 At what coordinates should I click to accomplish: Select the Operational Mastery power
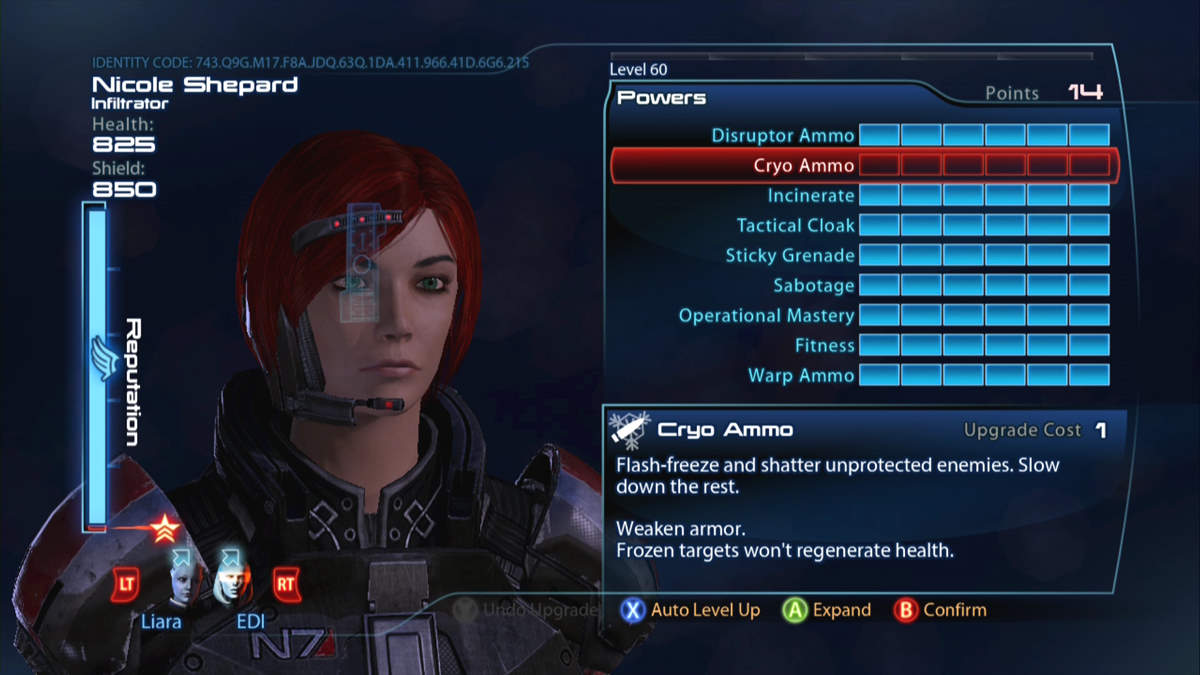[x=766, y=315]
